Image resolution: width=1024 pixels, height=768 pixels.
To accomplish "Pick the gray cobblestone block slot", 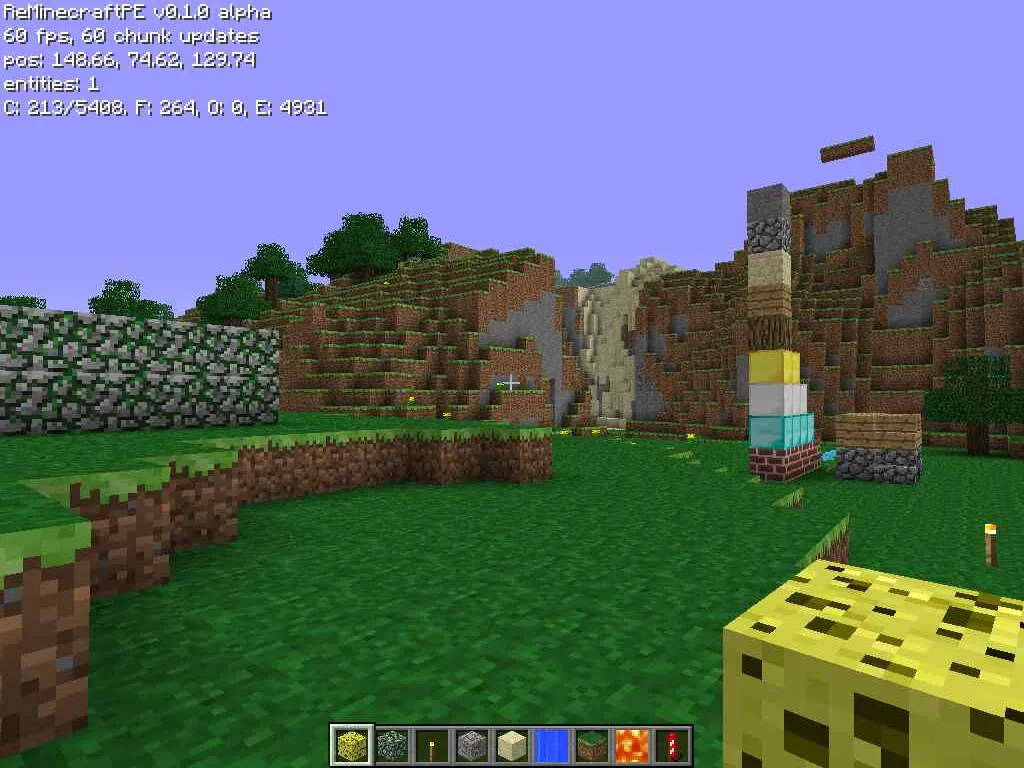I will tap(472, 745).
